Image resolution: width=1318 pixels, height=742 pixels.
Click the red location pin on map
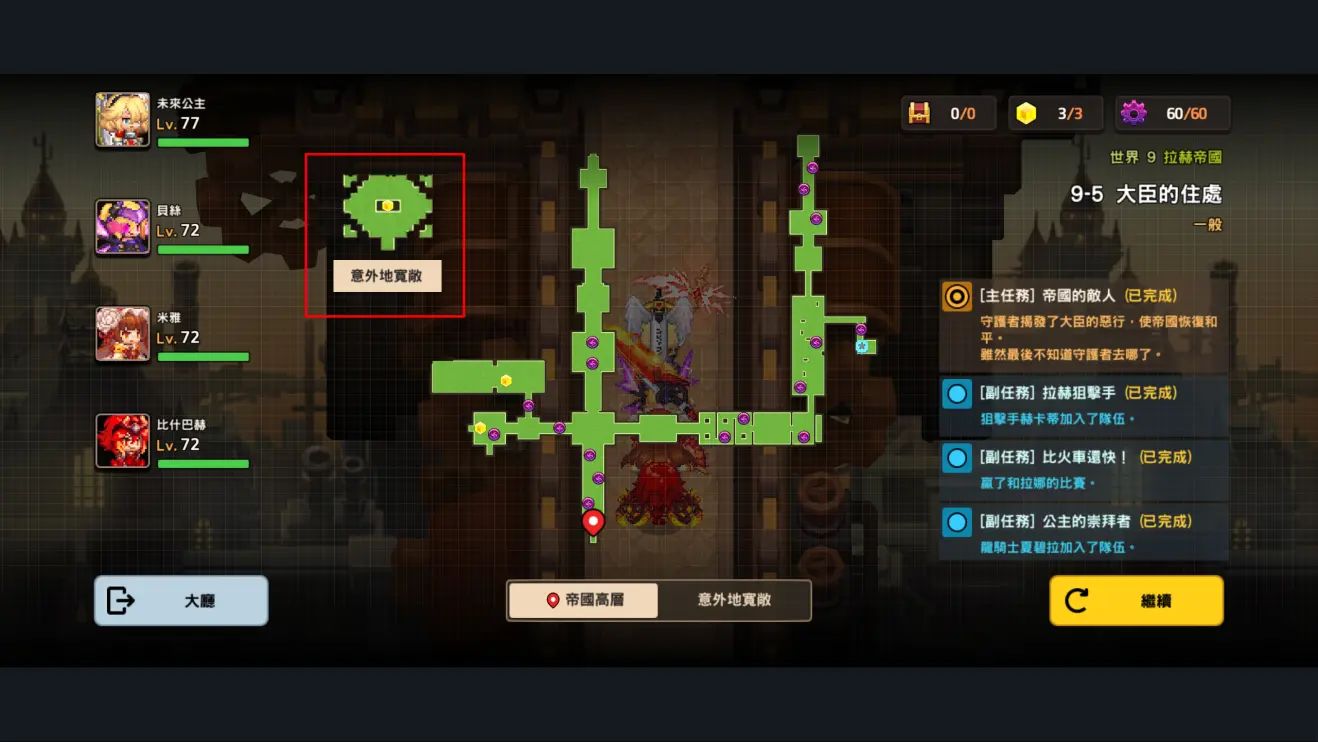pyautogui.click(x=593, y=521)
